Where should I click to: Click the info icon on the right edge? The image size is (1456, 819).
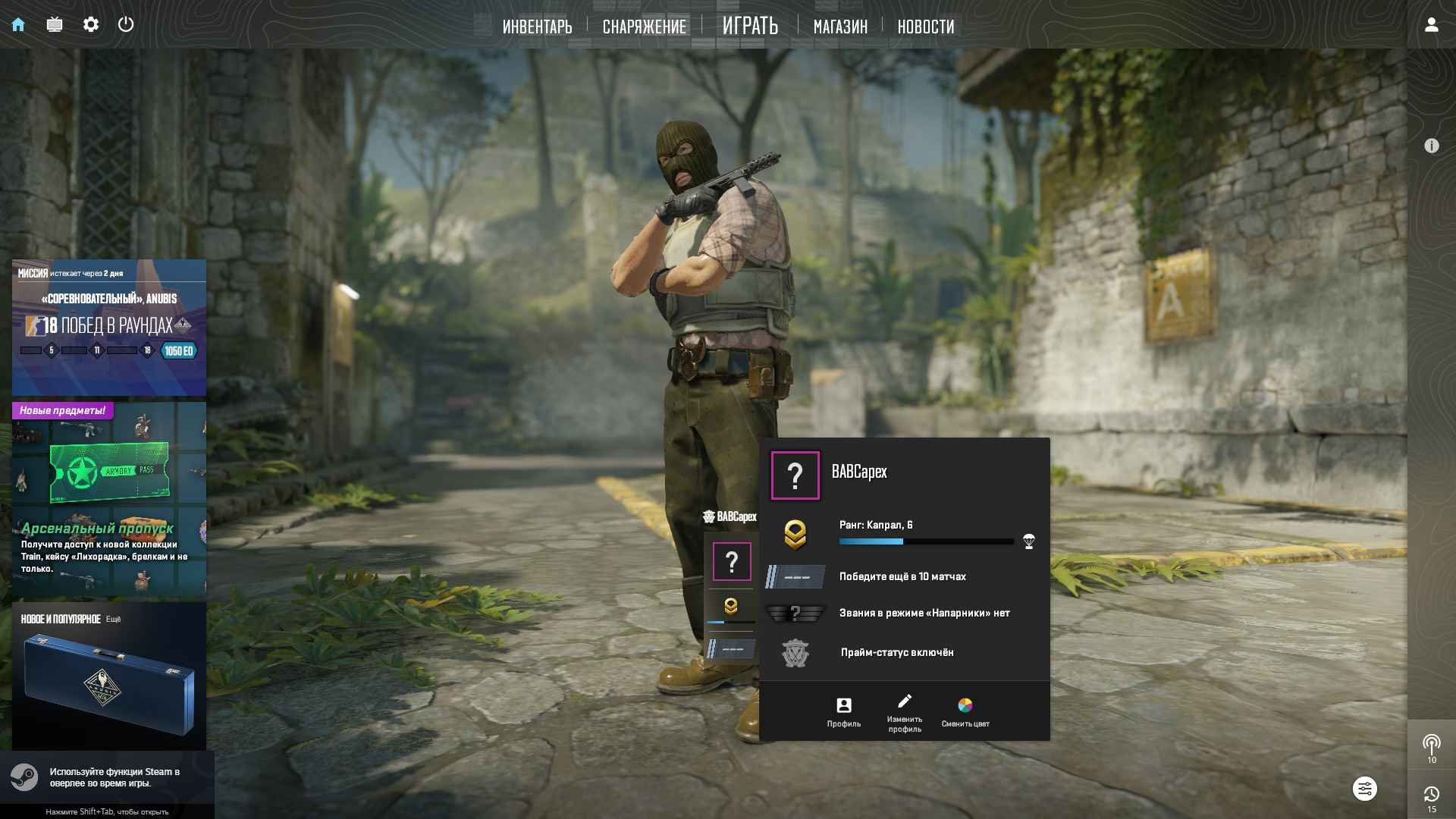1433,145
